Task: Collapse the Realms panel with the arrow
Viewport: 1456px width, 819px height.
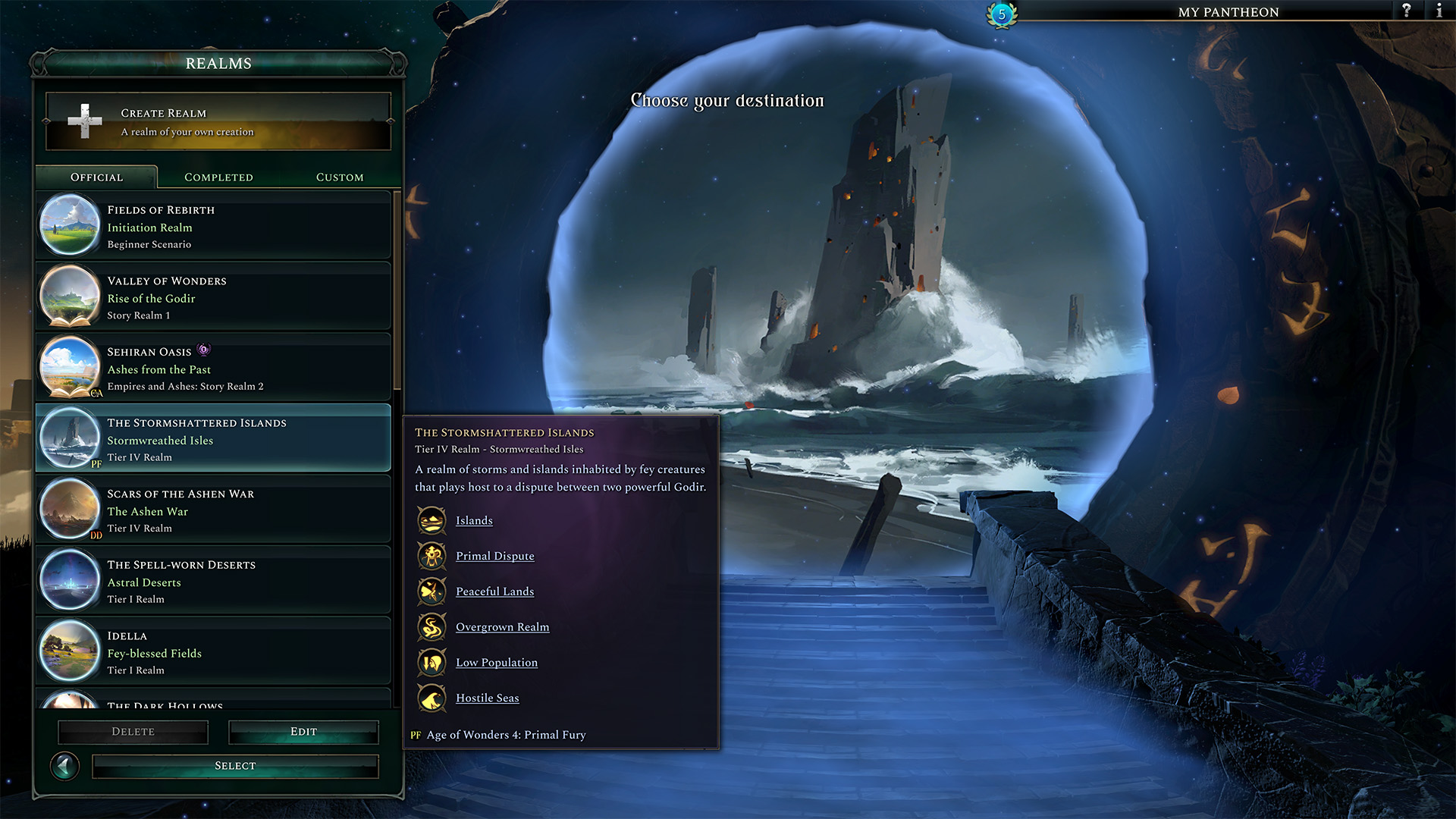Action: (x=65, y=767)
